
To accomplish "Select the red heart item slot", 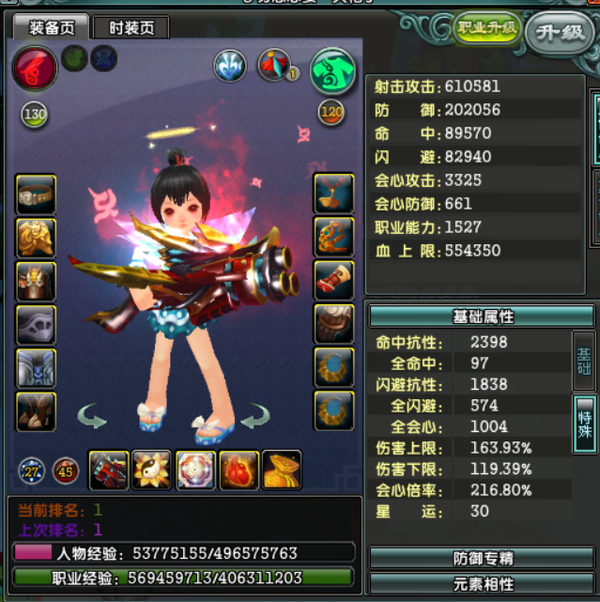I will click(x=239, y=470).
